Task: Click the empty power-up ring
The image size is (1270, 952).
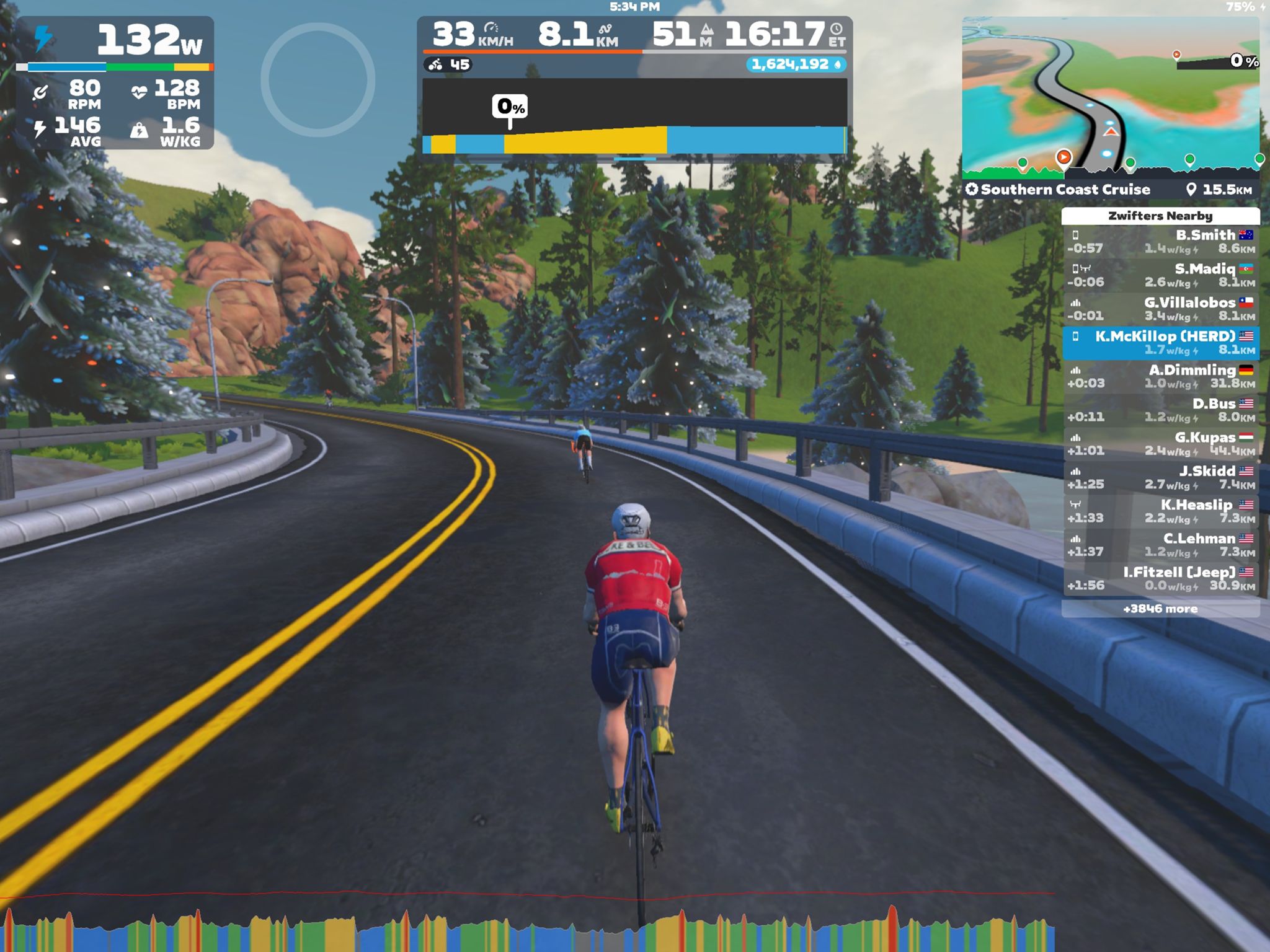Action: tap(317, 79)
